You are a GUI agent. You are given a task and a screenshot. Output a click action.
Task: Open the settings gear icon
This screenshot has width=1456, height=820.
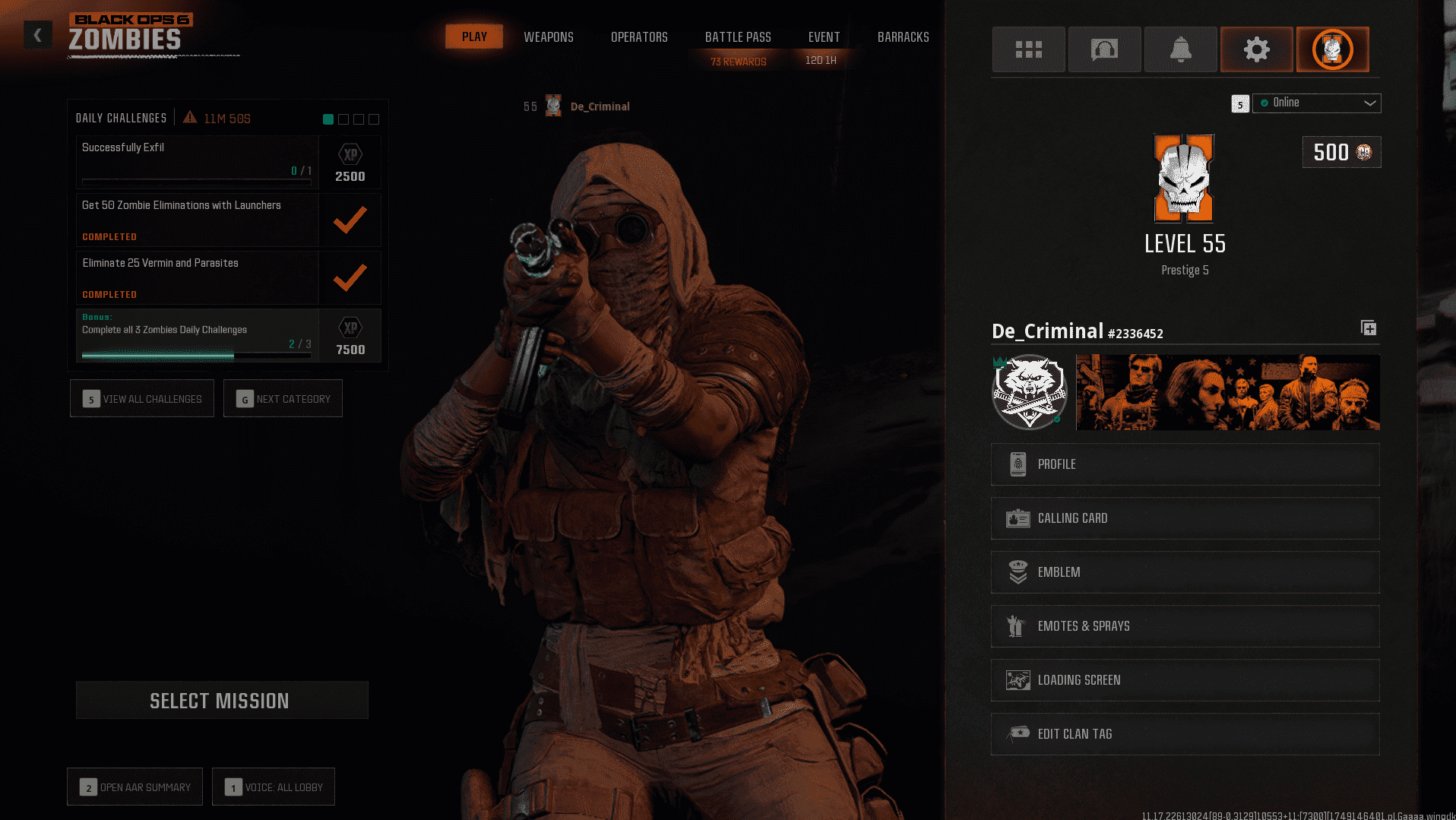tap(1256, 49)
